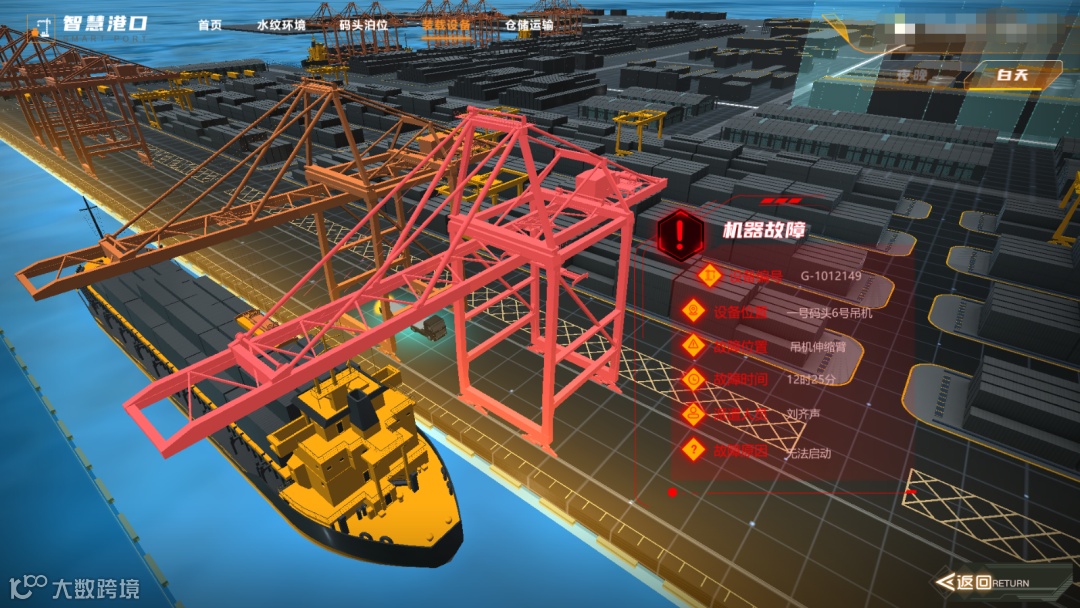Go to the 首页 home tab

point(210,26)
